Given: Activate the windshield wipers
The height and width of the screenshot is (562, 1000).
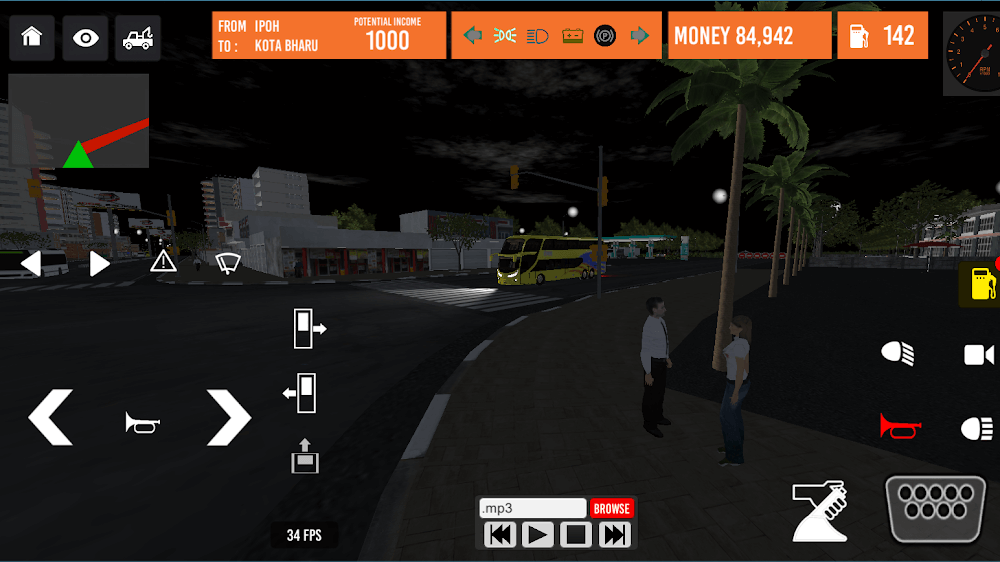Looking at the screenshot, I should tap(229, 263).
